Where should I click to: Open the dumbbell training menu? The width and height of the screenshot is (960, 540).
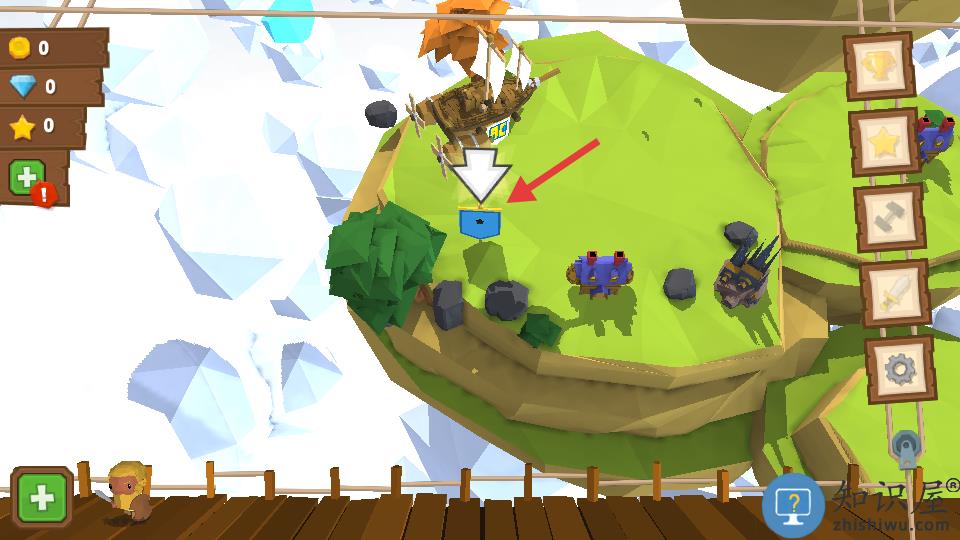point(889,220)
